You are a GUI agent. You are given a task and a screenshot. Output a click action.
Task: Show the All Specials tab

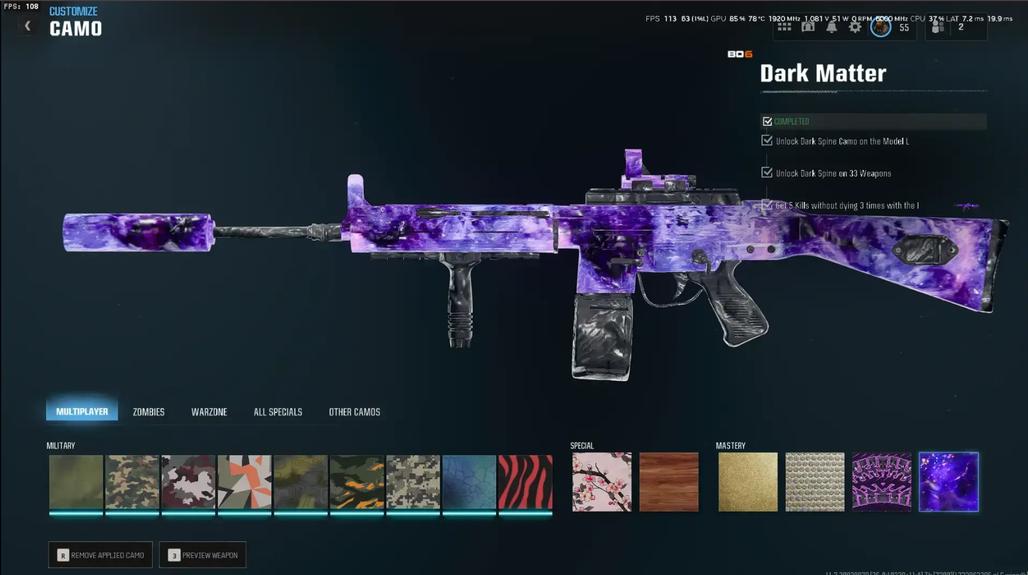(x=278, y=412)
